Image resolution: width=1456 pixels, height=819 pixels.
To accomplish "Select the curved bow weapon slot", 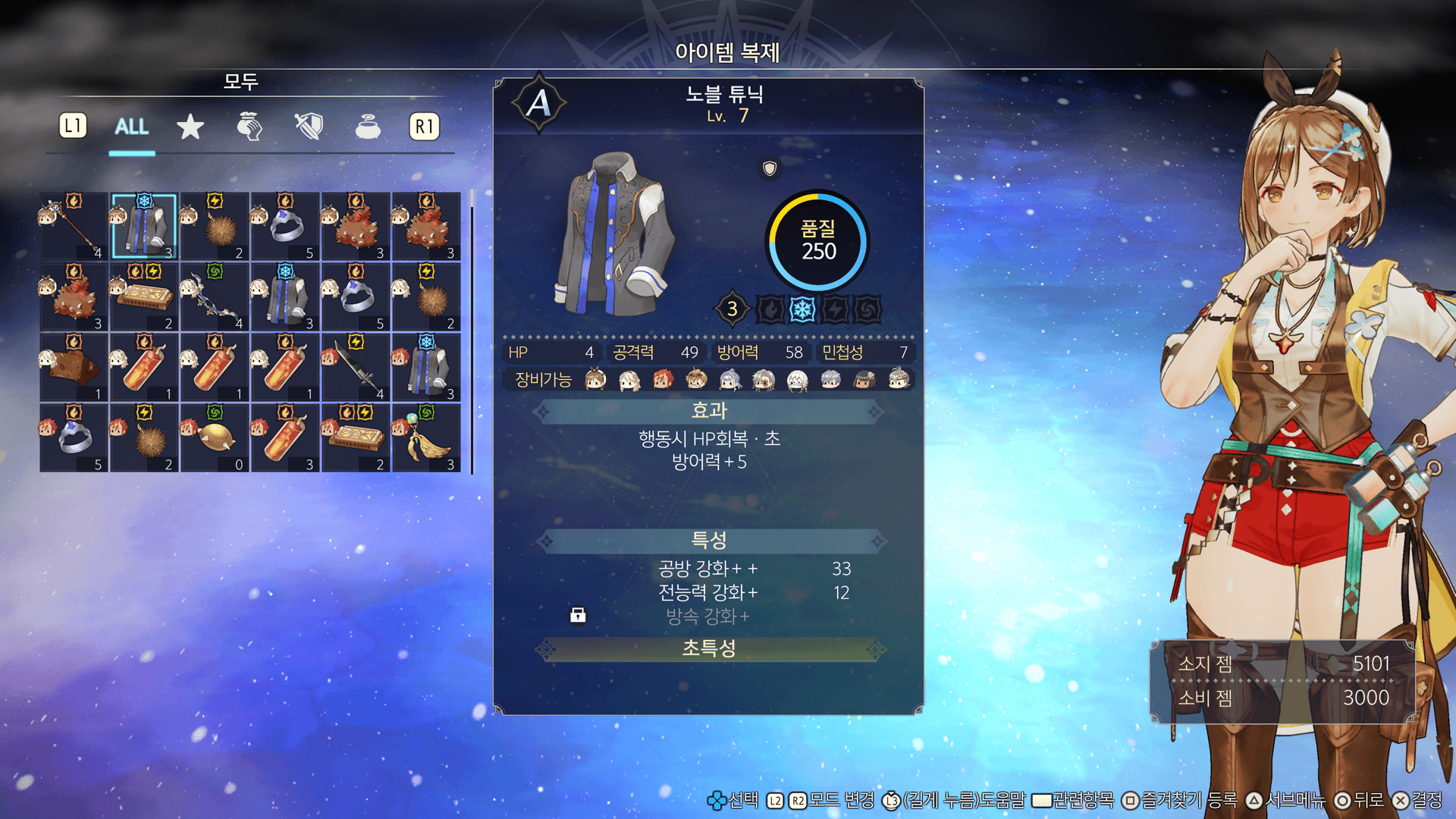I will [215, 297].
